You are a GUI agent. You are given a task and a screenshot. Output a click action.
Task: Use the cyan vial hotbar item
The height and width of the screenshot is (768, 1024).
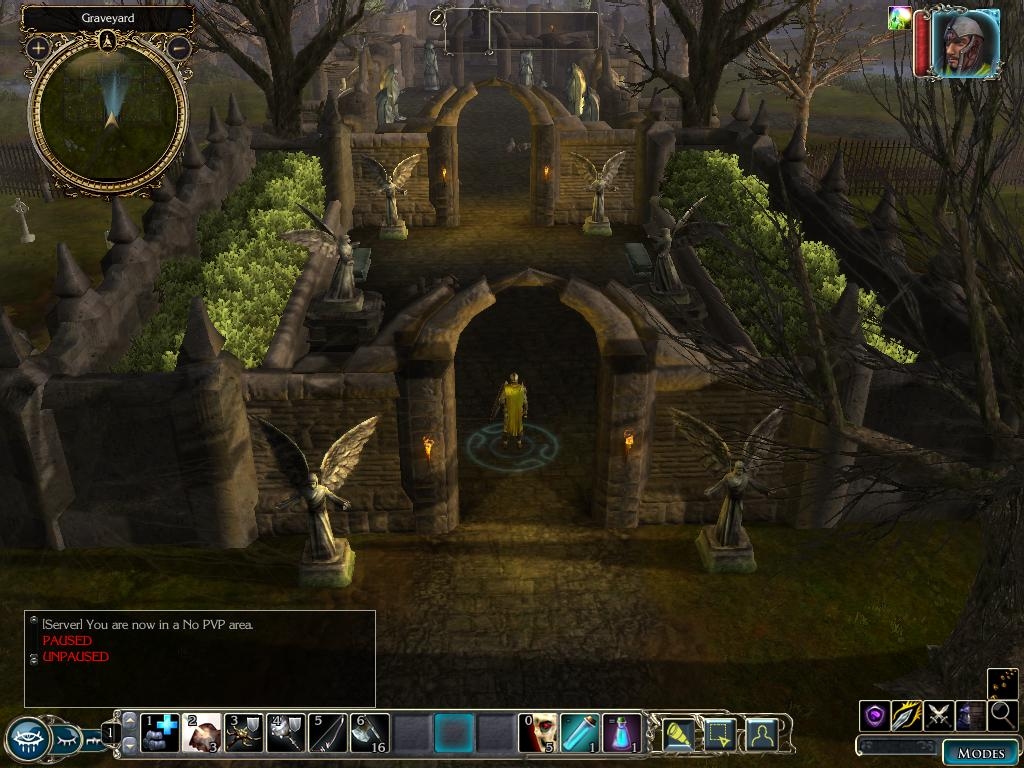(x=579, y=733)
